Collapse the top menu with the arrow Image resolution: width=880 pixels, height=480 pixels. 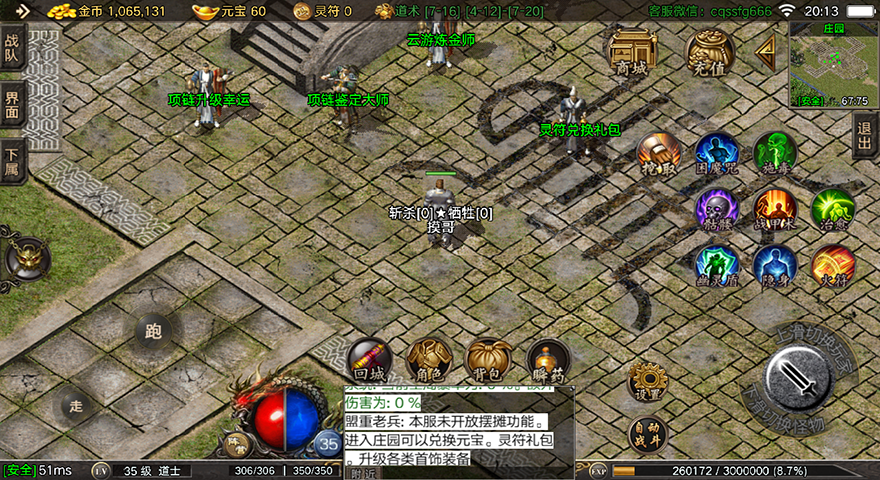click(x=767, y=49)
